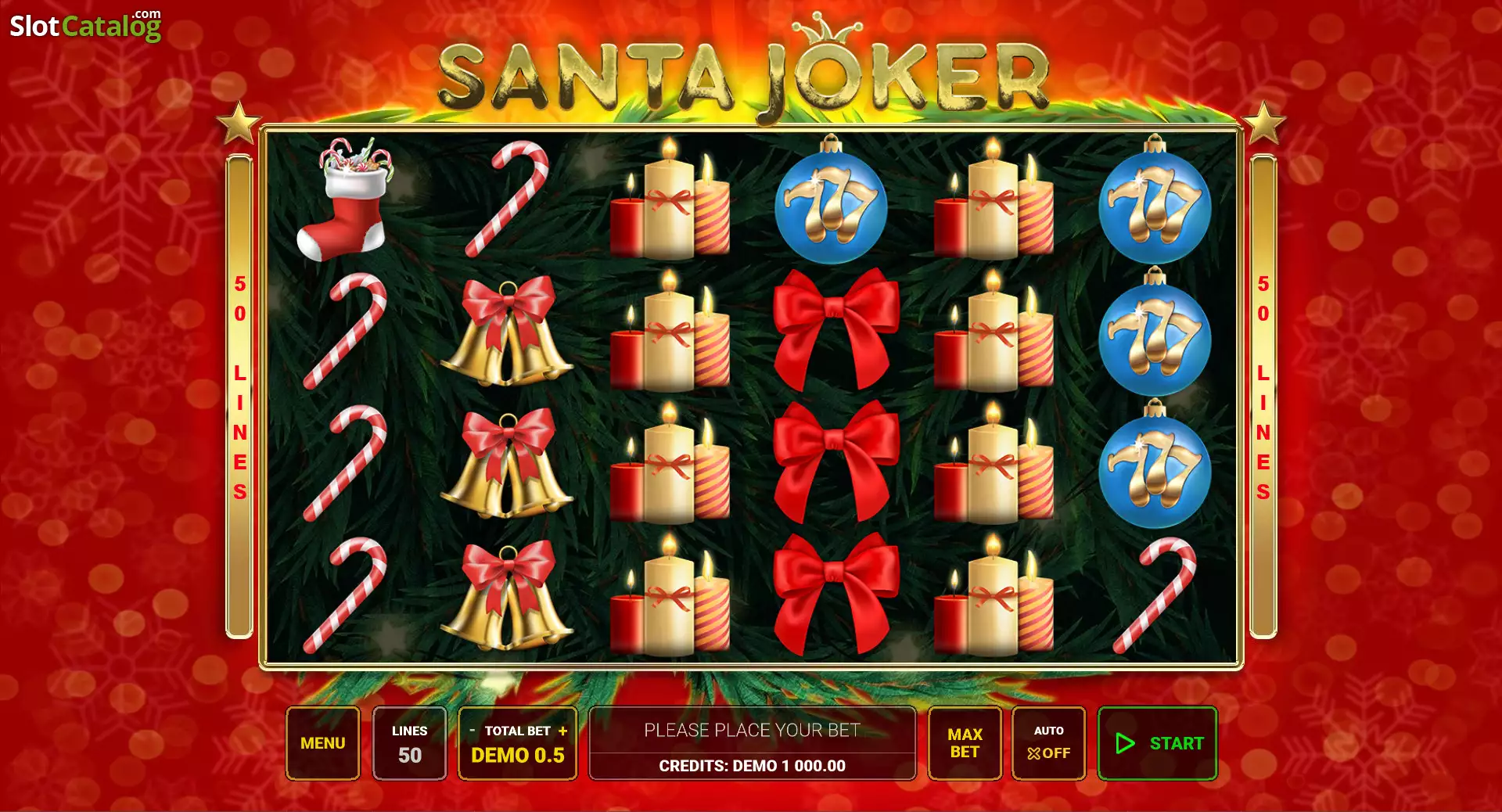
Task: Increase total bet using plus control
Action: 563,731
